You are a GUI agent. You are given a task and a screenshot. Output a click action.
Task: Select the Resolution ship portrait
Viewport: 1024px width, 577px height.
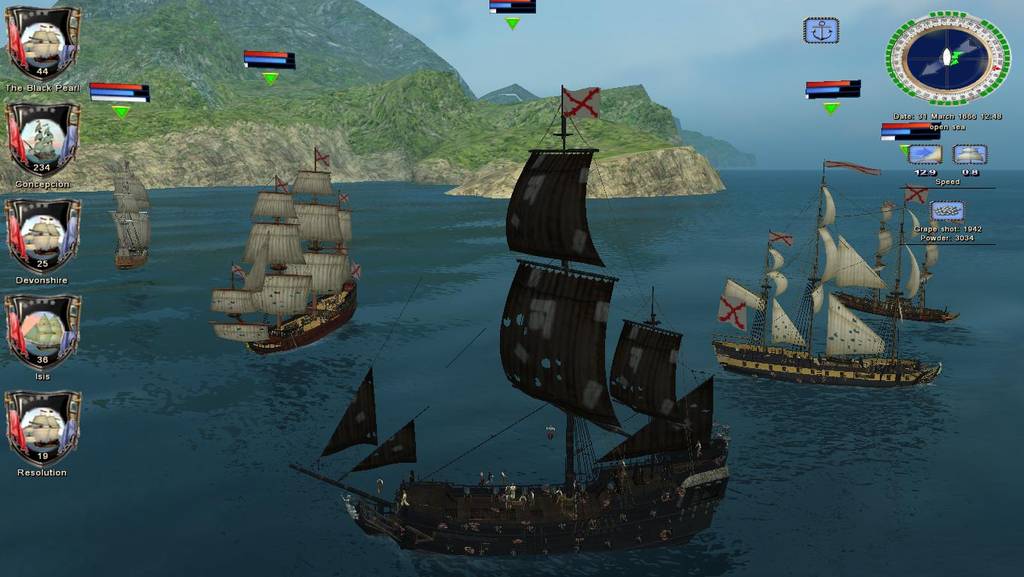[43, 426]
